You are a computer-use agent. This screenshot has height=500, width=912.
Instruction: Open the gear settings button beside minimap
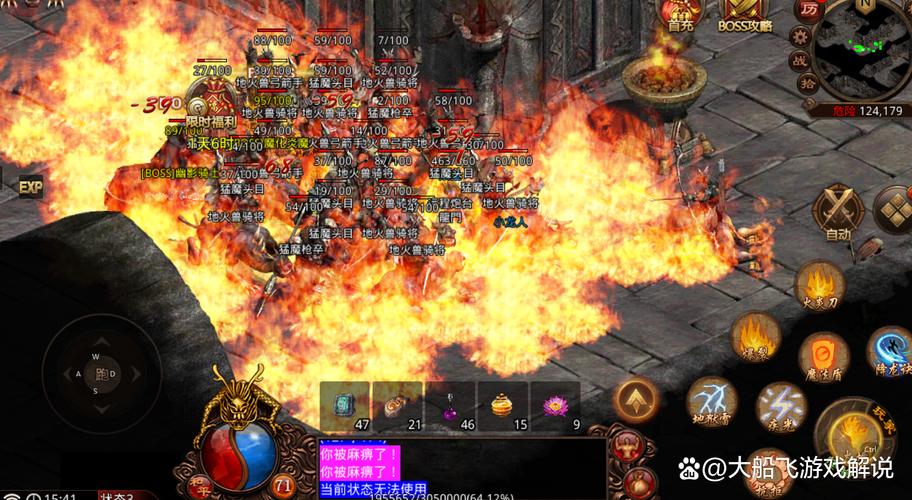(800, 36)
